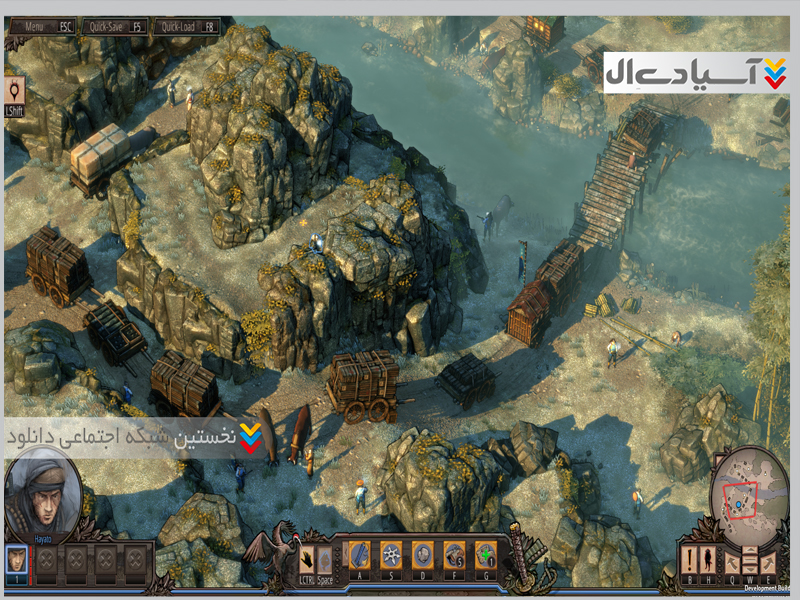Click the camera zoom-in up arrow

(x=751, y=551)
